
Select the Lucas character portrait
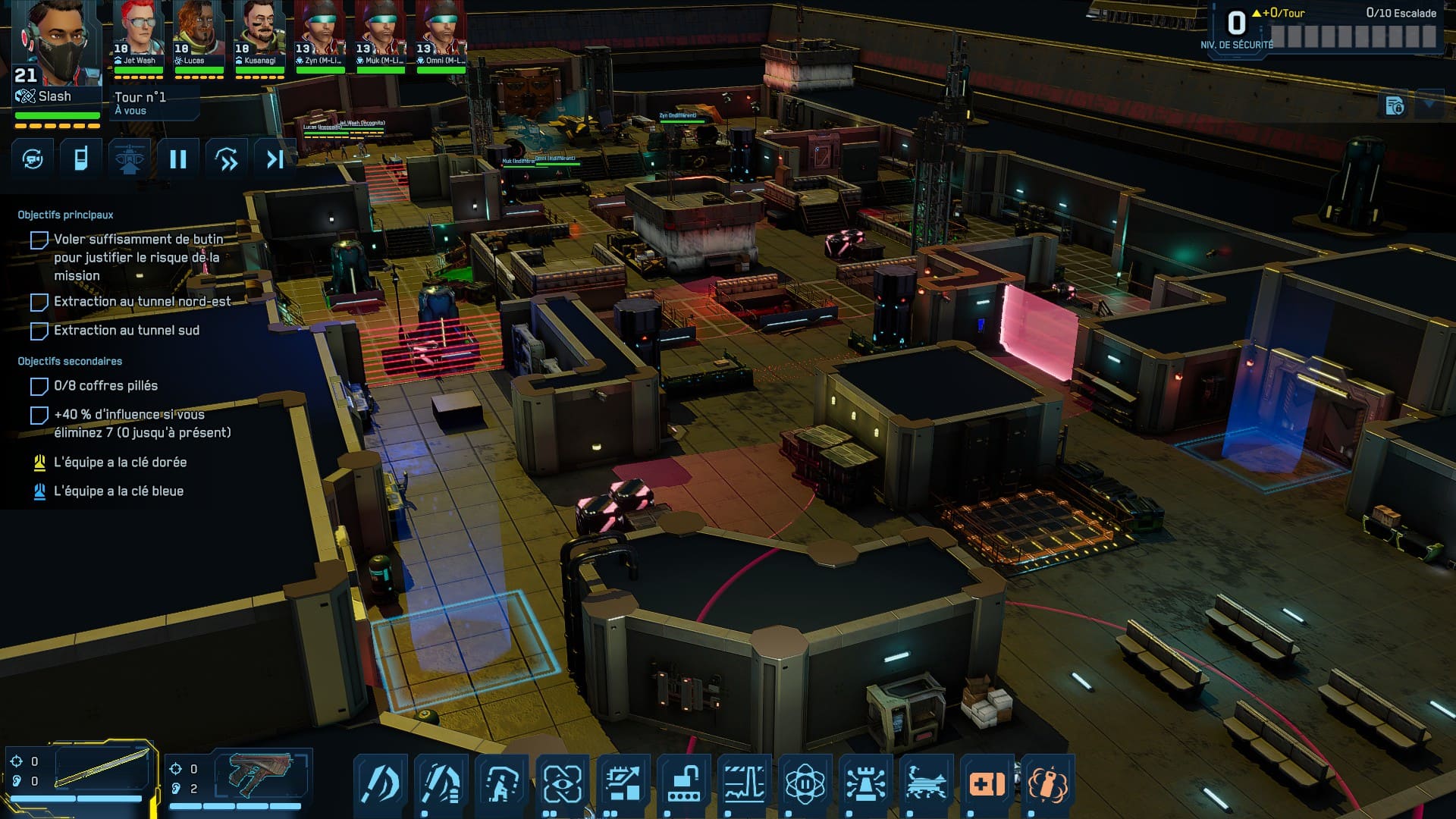198,34
